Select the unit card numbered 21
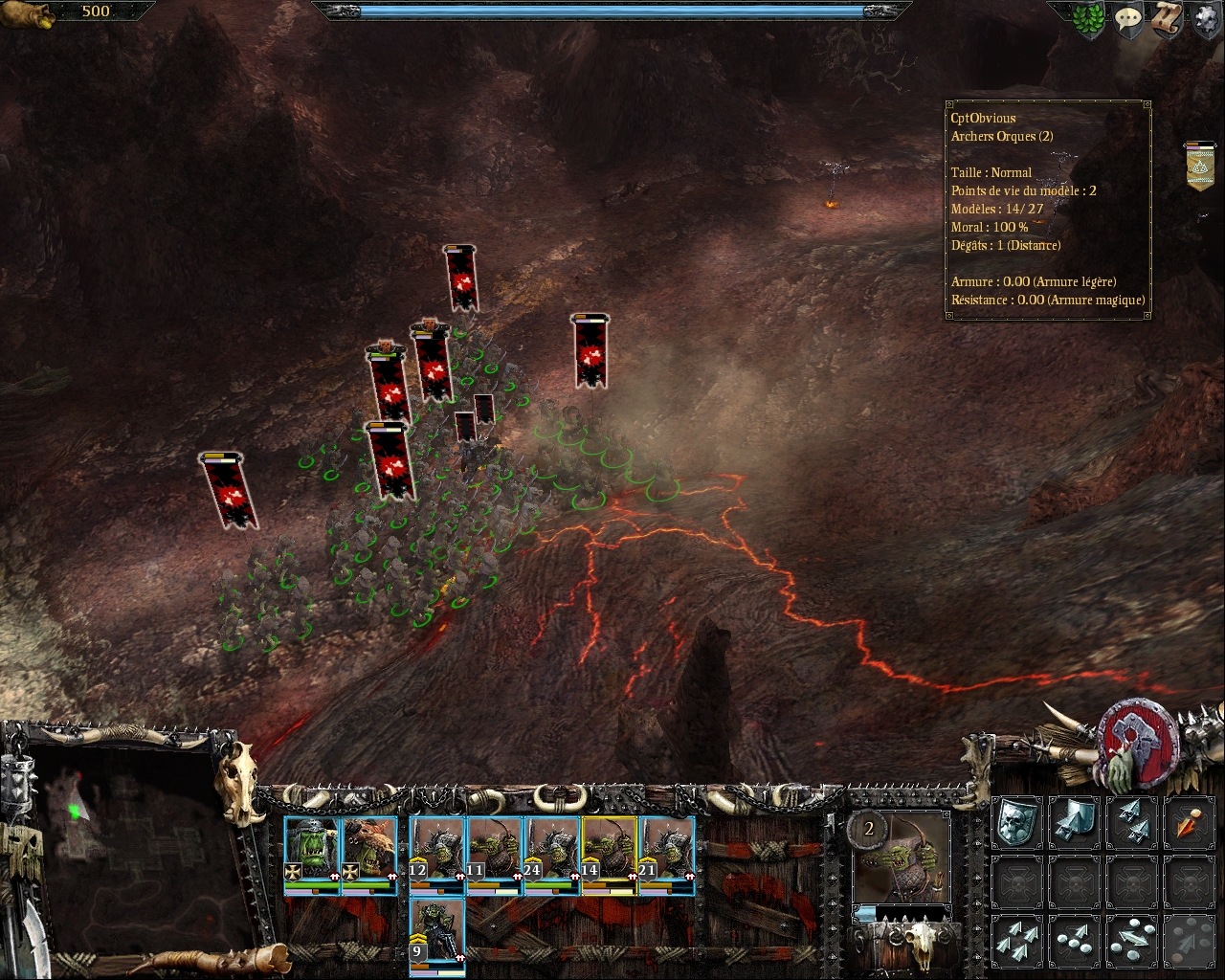This screenshot has height=980, width=1225. point(666,854)
